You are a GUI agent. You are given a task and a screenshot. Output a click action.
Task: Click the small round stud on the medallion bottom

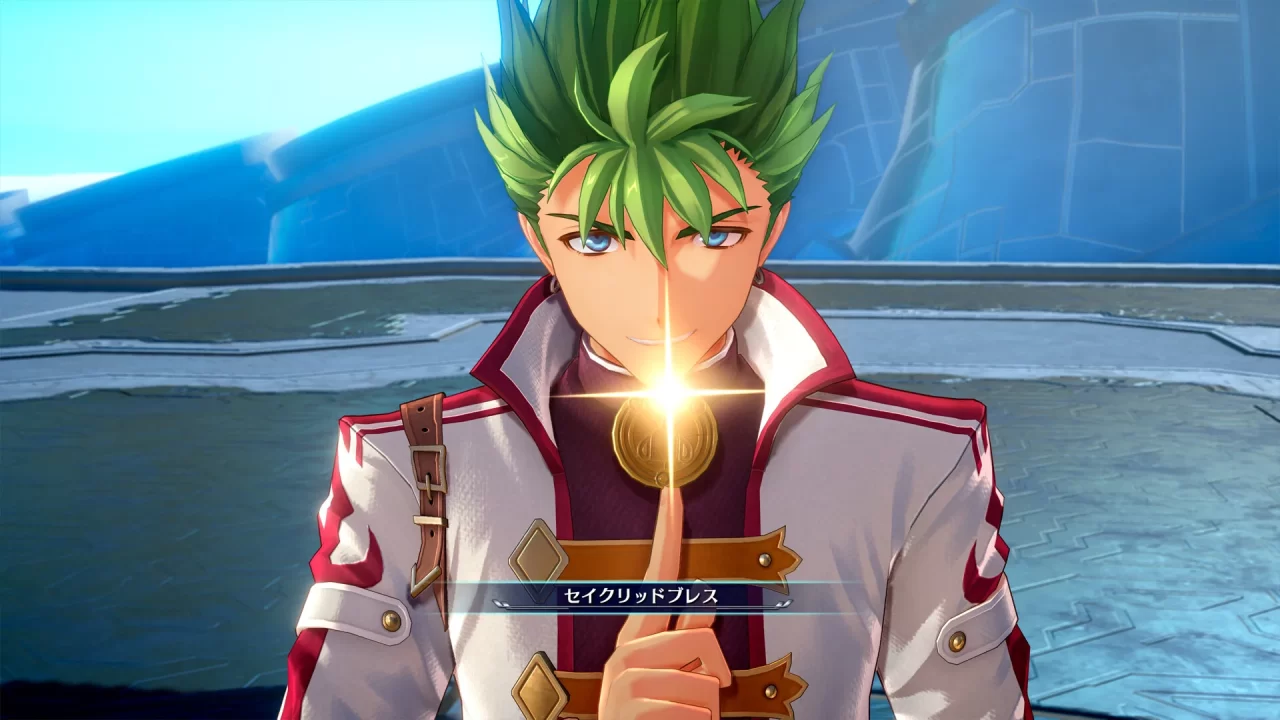(x=663, y=475)
